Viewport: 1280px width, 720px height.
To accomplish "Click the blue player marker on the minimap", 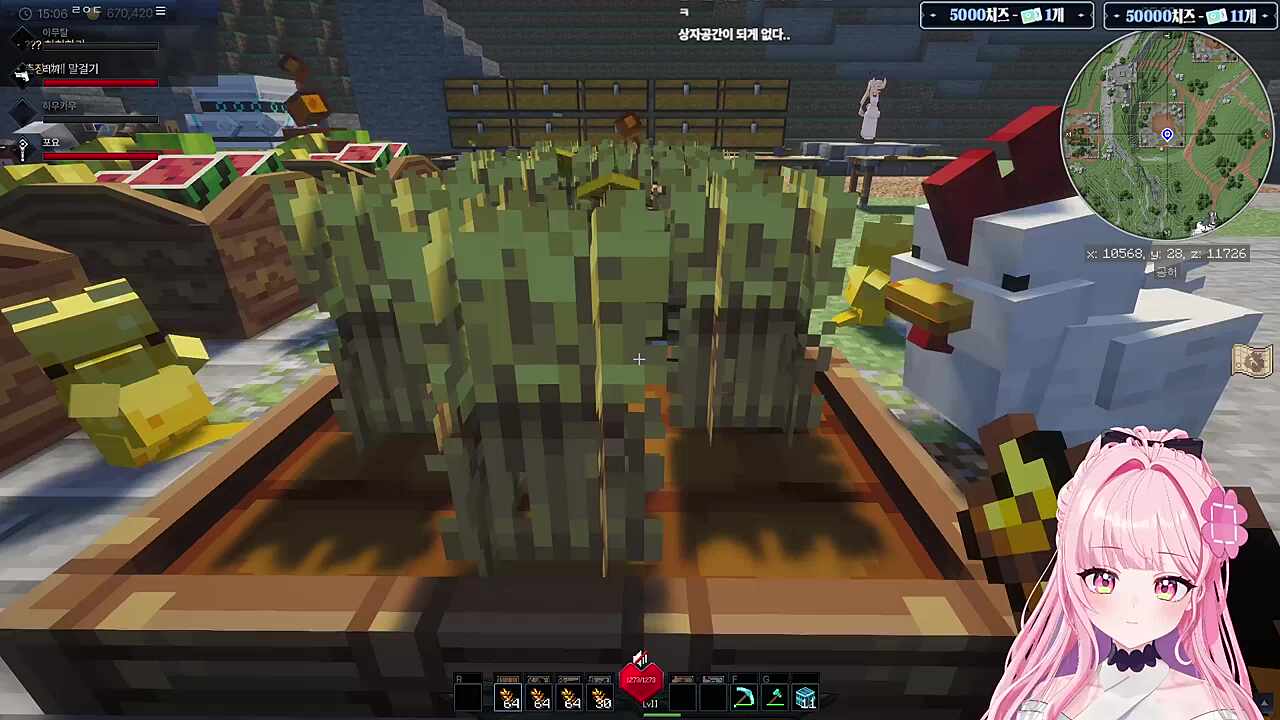I will click(x=1167, y=134).
